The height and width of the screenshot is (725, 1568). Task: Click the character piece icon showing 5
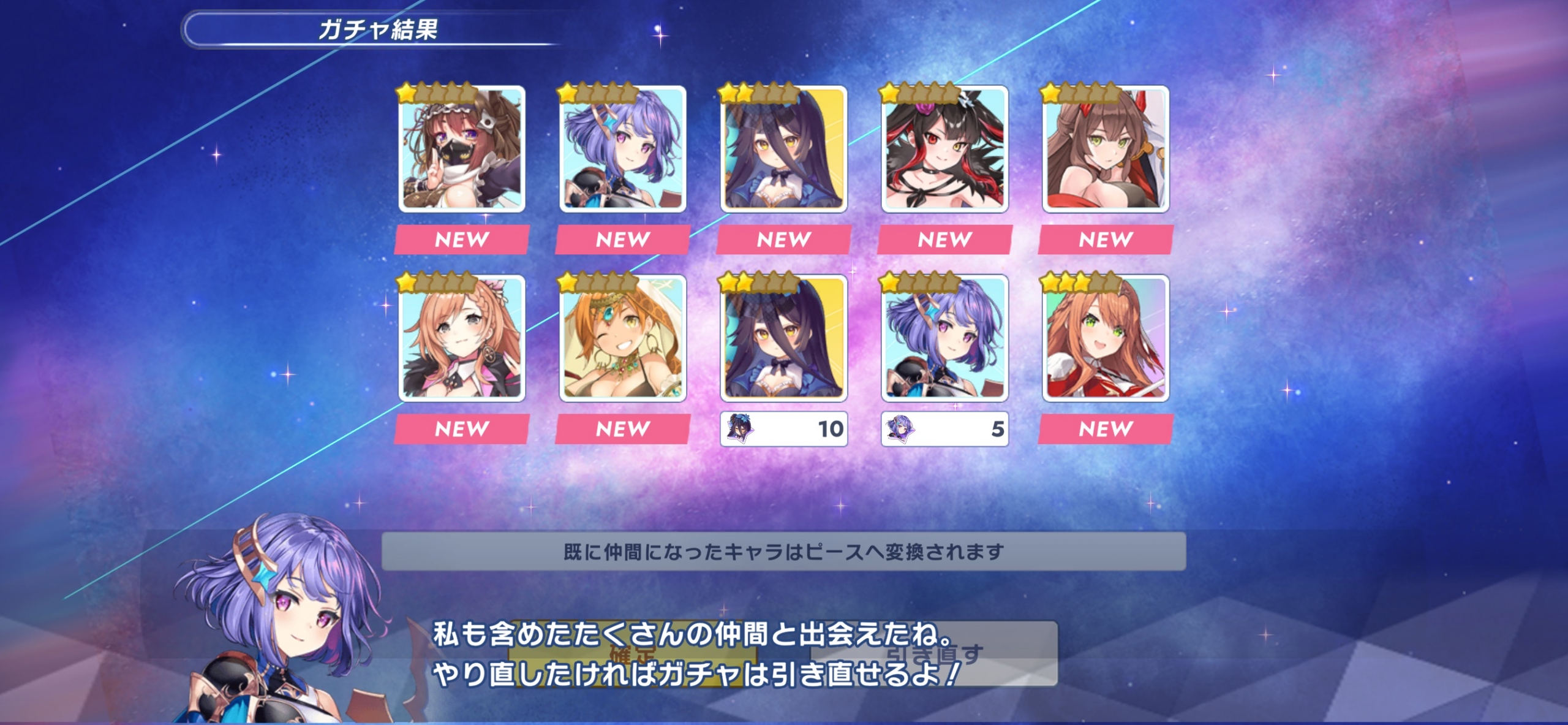pyautogui.click(x=944, y=429)
